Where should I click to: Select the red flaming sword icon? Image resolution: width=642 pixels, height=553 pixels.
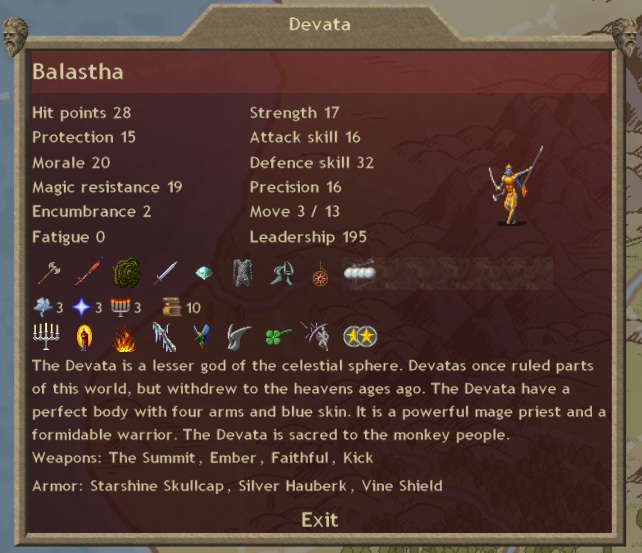point(87,272)
